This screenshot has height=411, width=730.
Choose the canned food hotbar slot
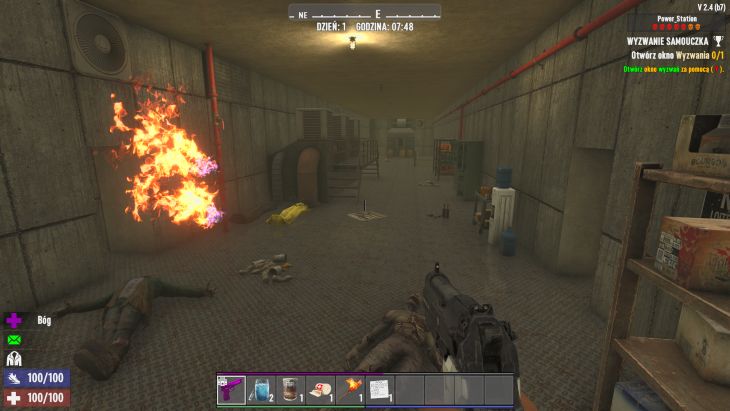click(290, 390)
